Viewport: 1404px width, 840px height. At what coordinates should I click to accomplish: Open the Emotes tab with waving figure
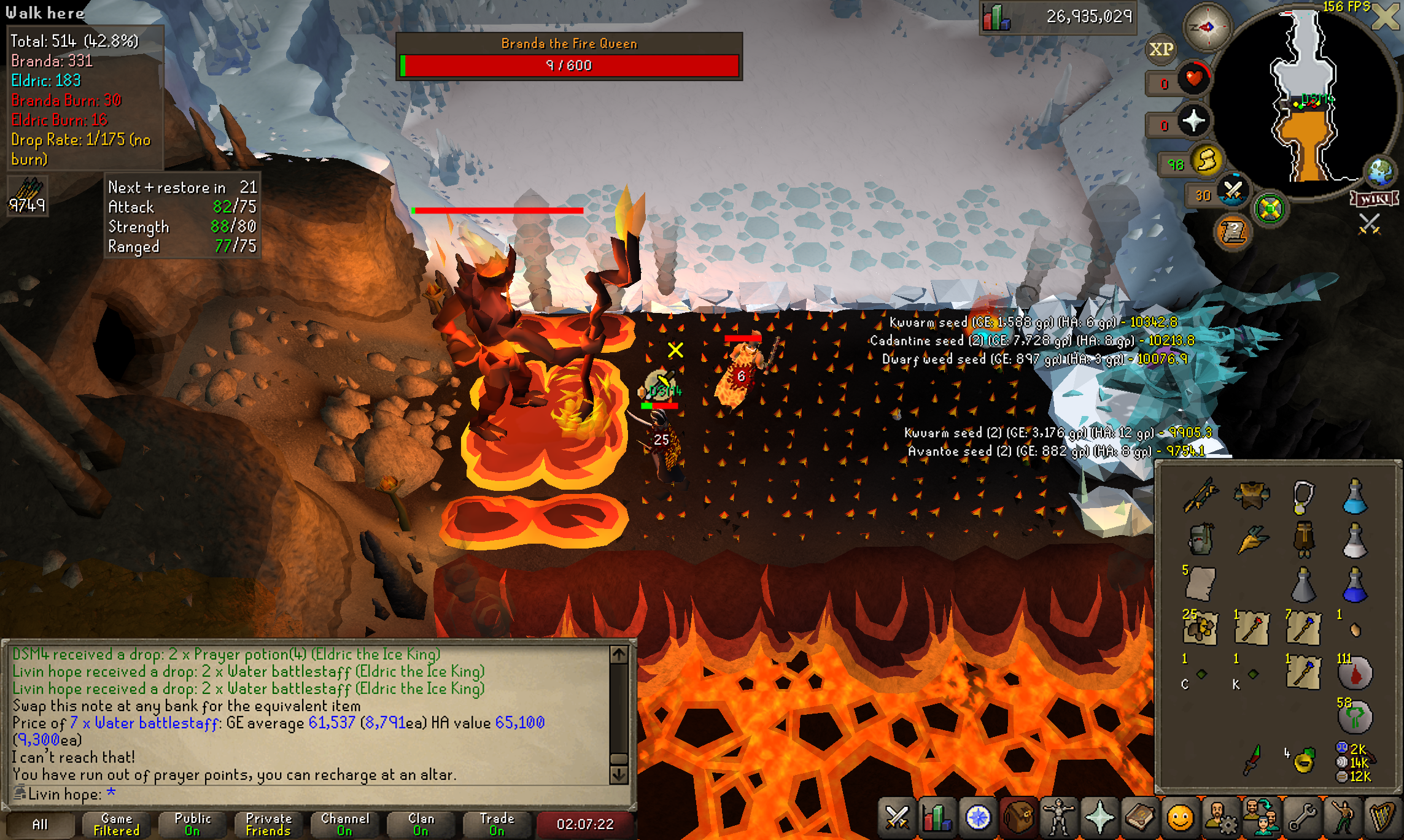pos(1343,818)
